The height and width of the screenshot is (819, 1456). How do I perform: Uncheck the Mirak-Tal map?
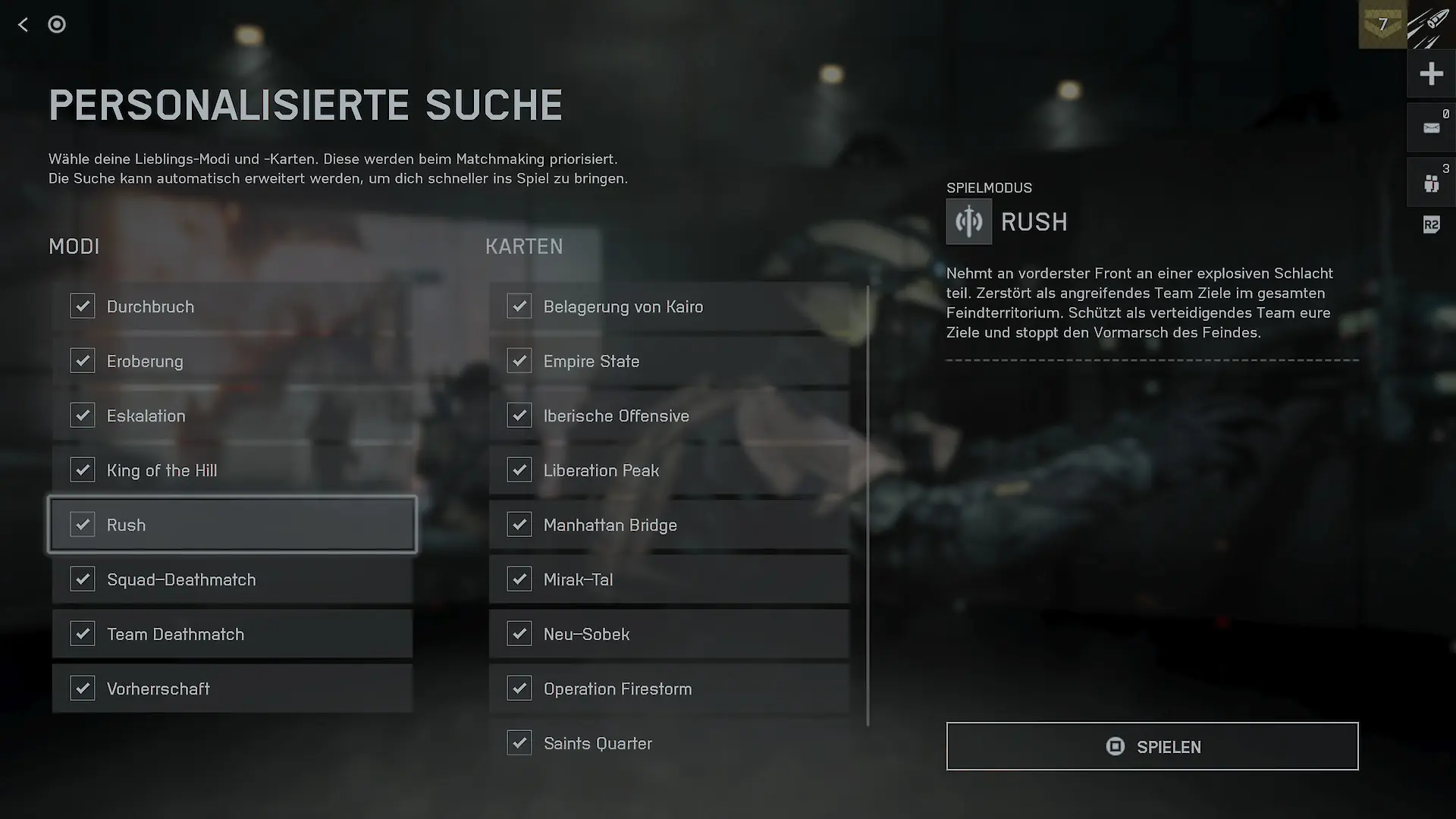[519, 579]
